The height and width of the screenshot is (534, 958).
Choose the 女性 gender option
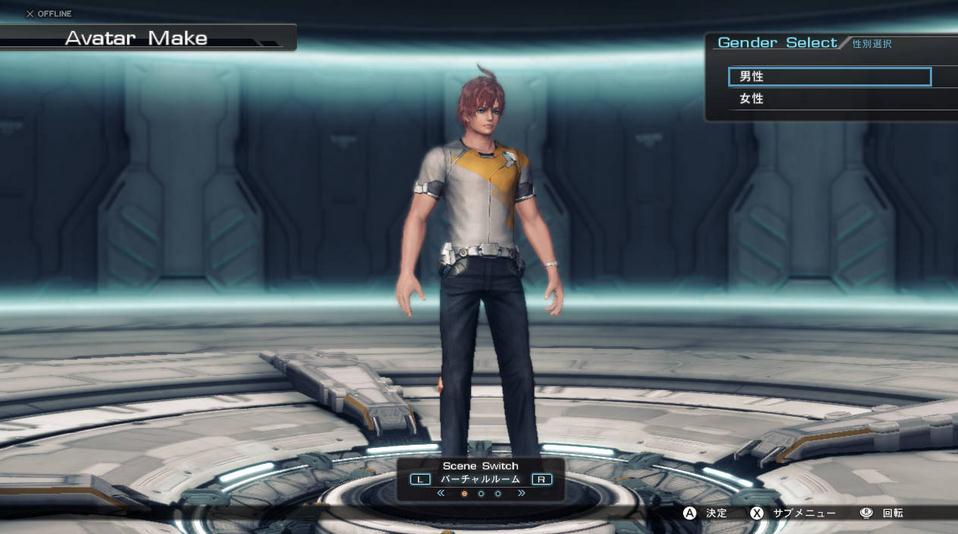[830, 99]
